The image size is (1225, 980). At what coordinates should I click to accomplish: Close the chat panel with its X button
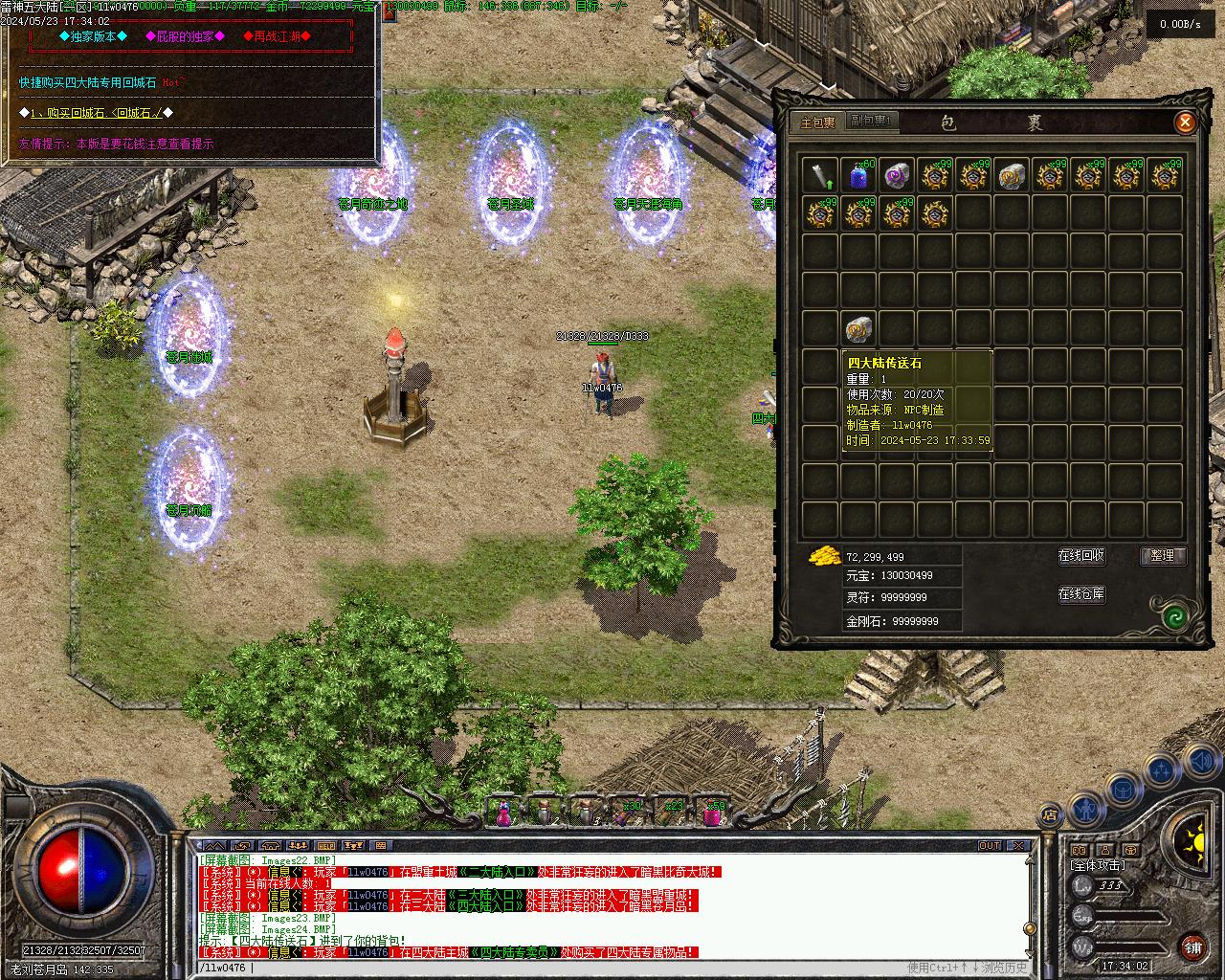point(1018,846)
